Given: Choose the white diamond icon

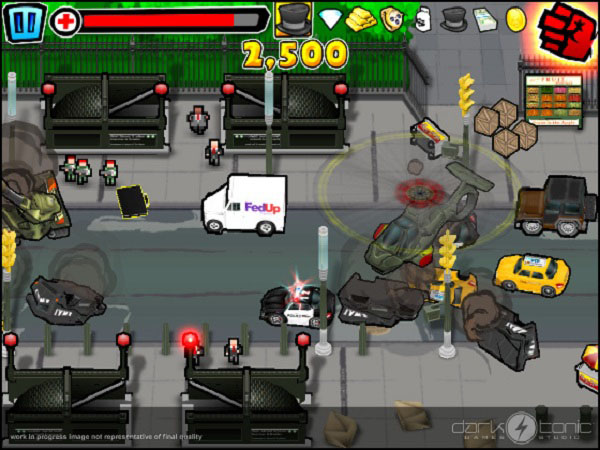Looking at the screenshot, I should click(331, 18).
